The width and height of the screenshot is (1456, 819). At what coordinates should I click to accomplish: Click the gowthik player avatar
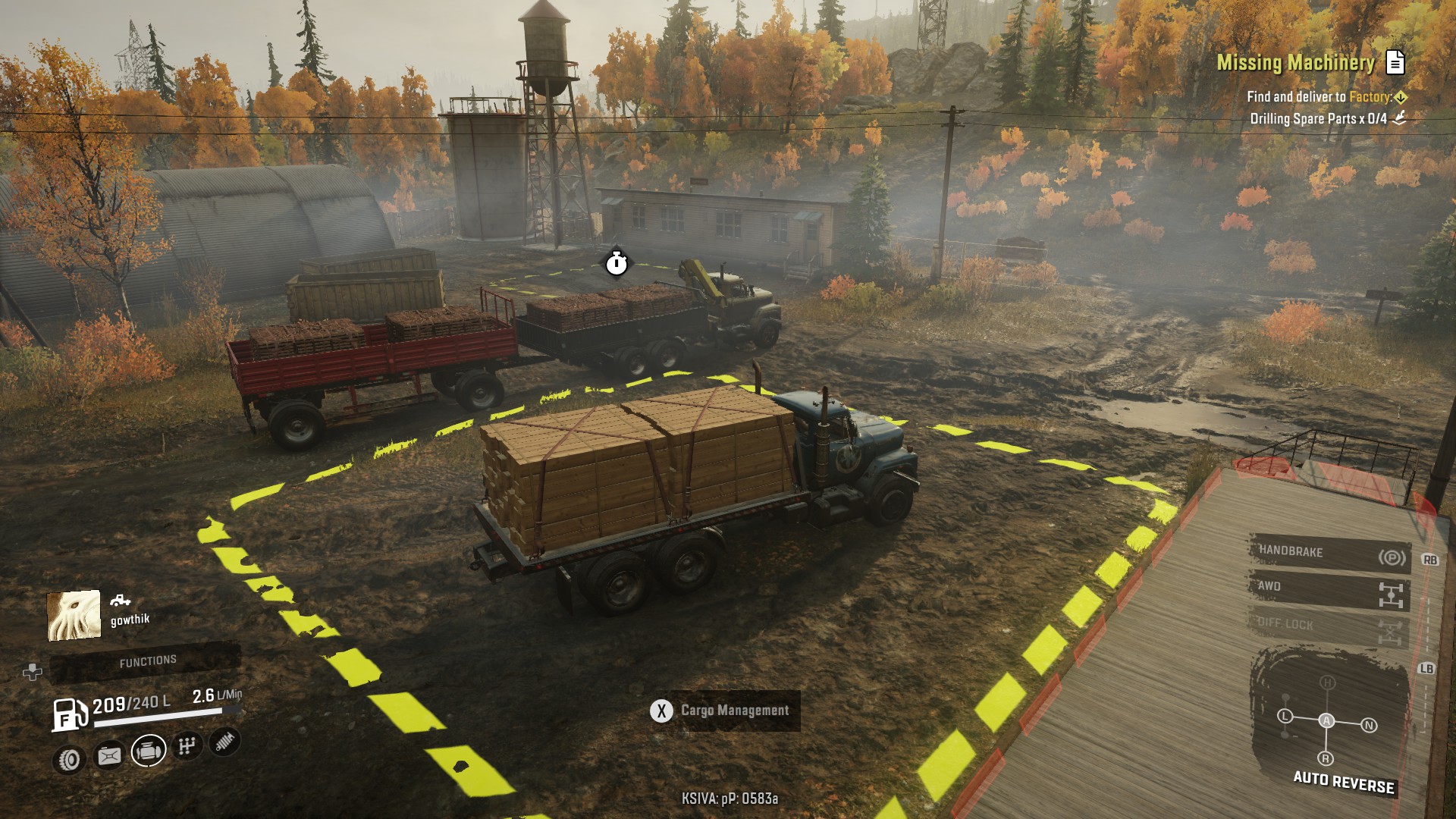point(74,615)
